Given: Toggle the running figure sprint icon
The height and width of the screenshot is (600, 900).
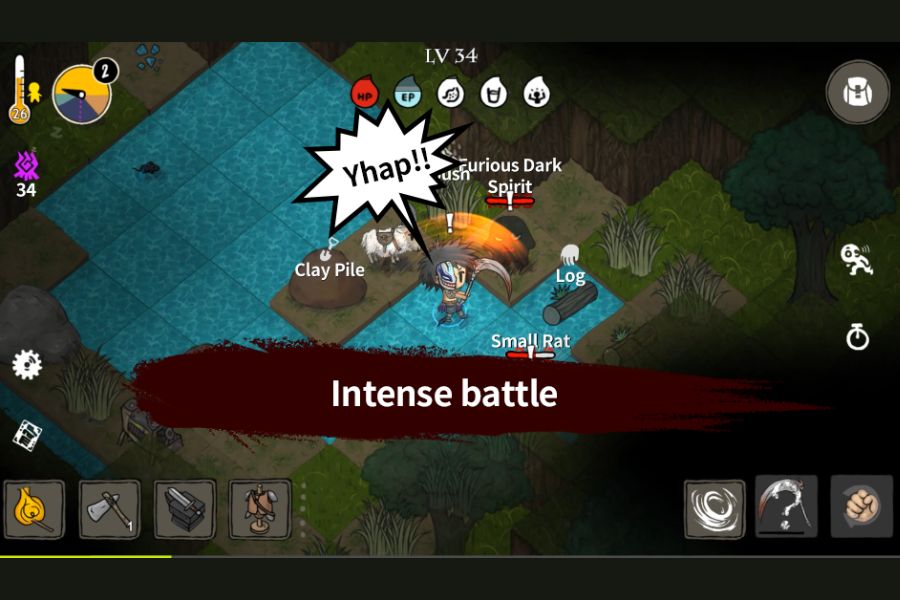Looking at the screenshot, I should tap(856, 259).
